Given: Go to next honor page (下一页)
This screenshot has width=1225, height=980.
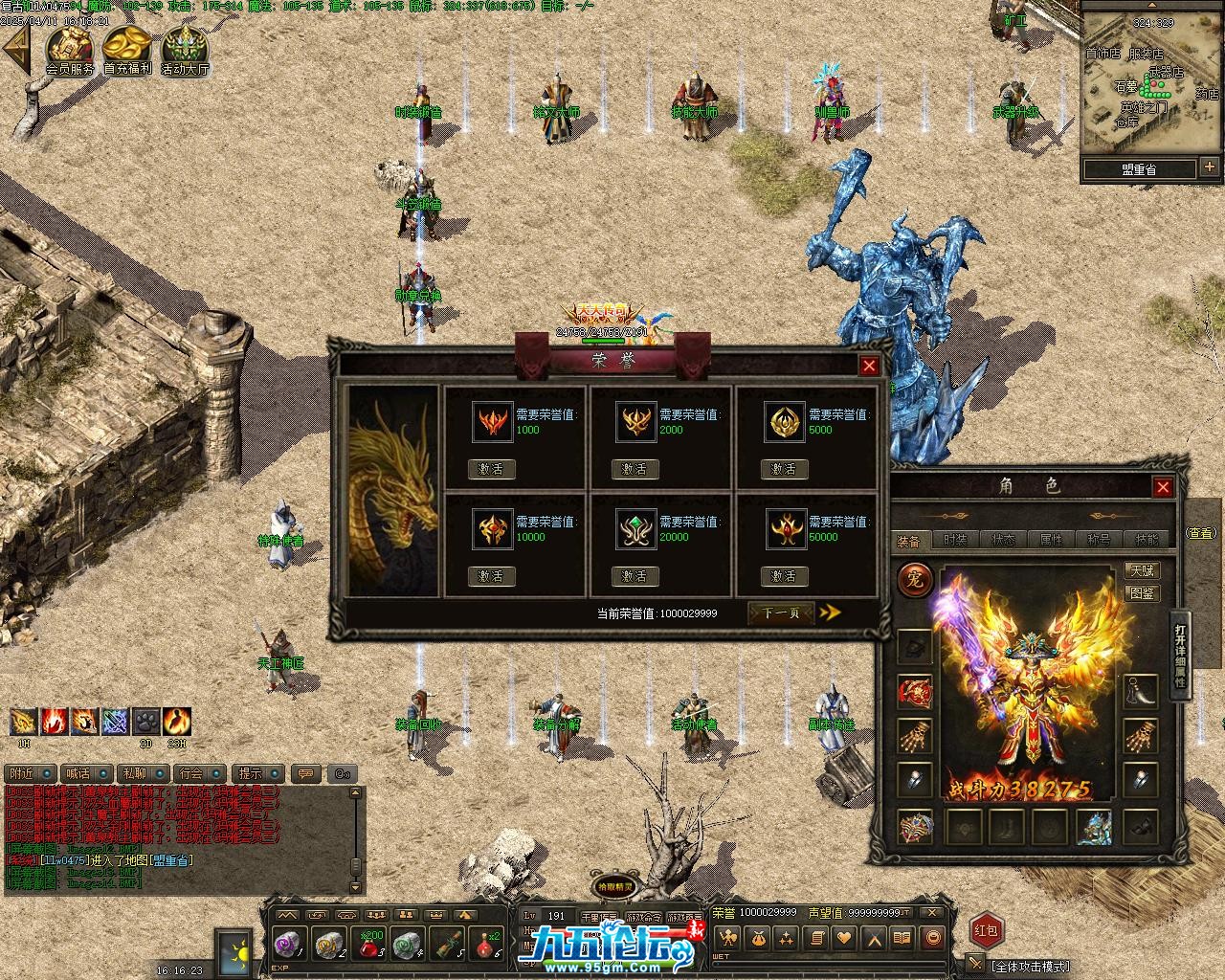Looking at the screenshot, I should pos(781,612).
